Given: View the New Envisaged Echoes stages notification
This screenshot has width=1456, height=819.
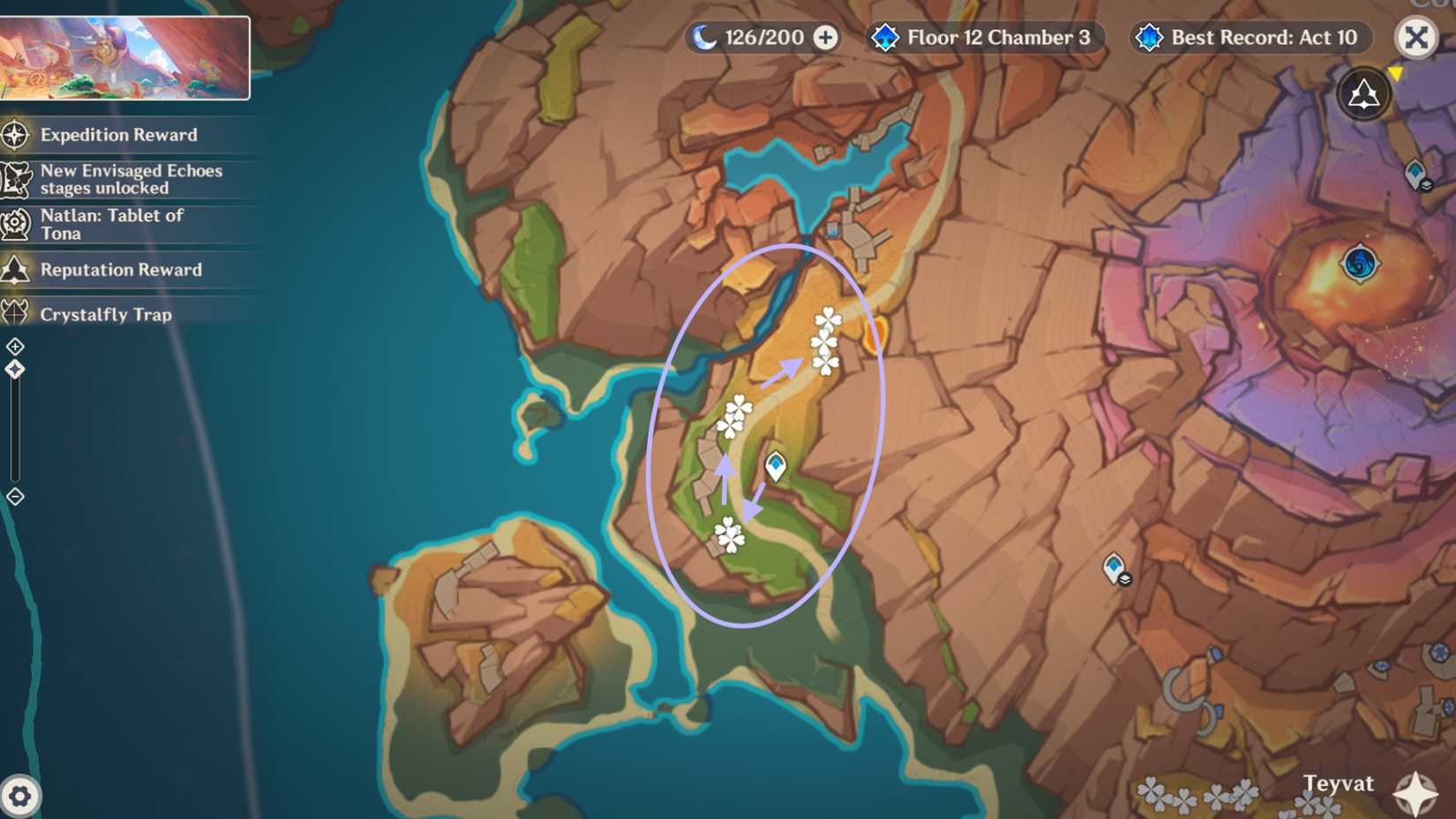Looking at the screenshot, I should tap(132, 179).
